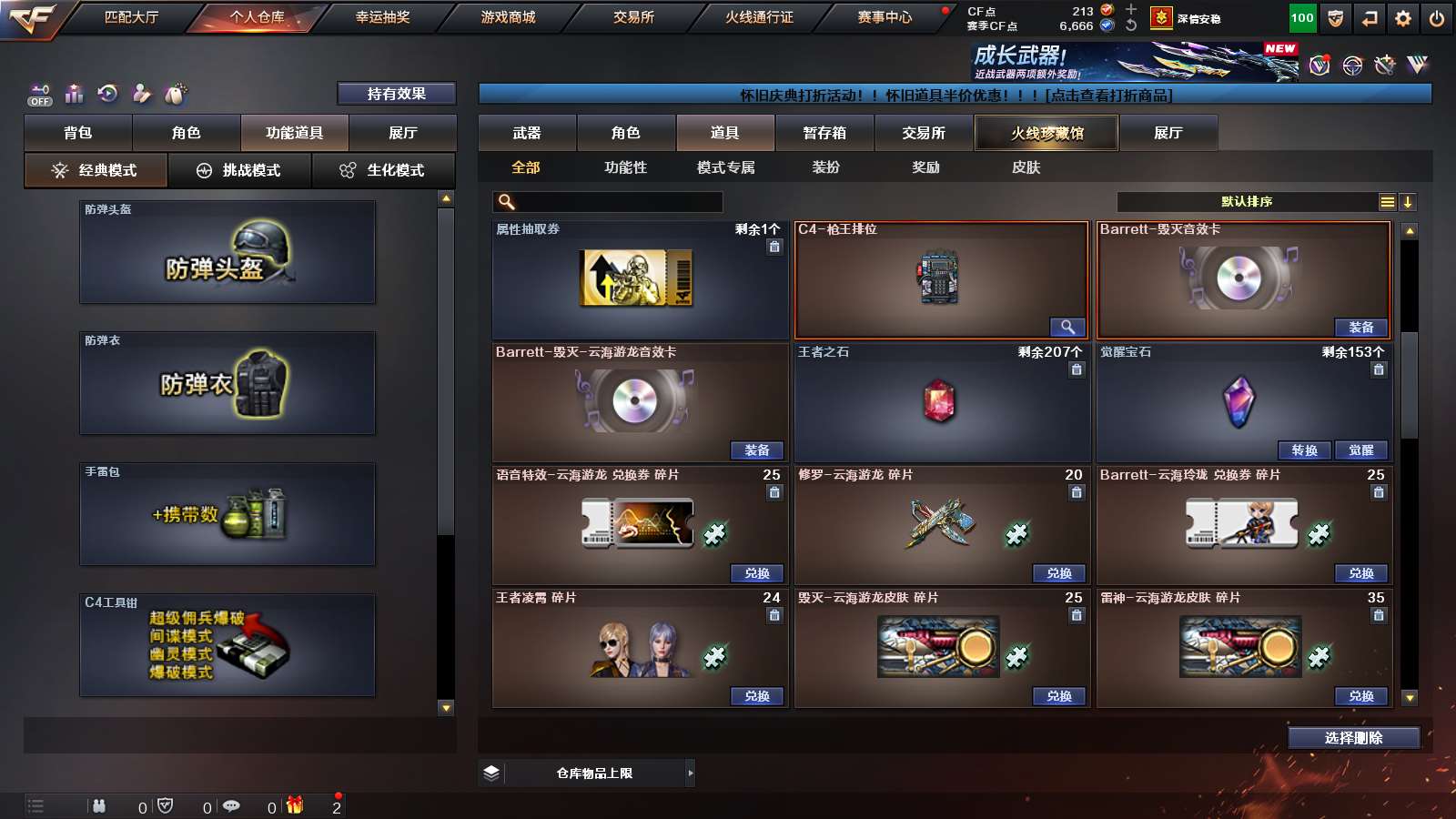Click the power/logout icon at top right
The width and height of the screenshot is (1456, 819).
tap(1438, 16)
